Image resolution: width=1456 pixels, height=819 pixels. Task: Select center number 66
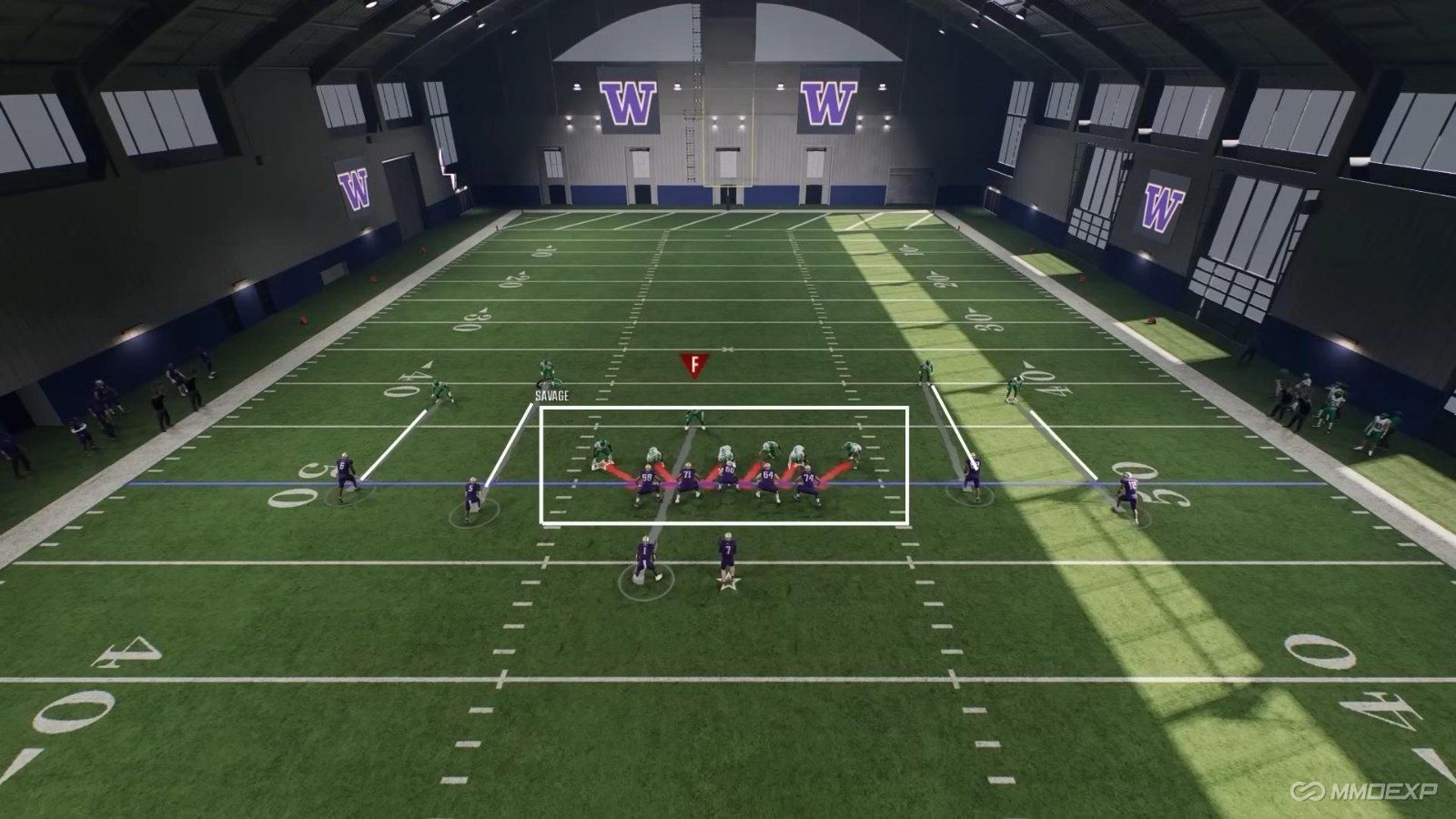729,469
